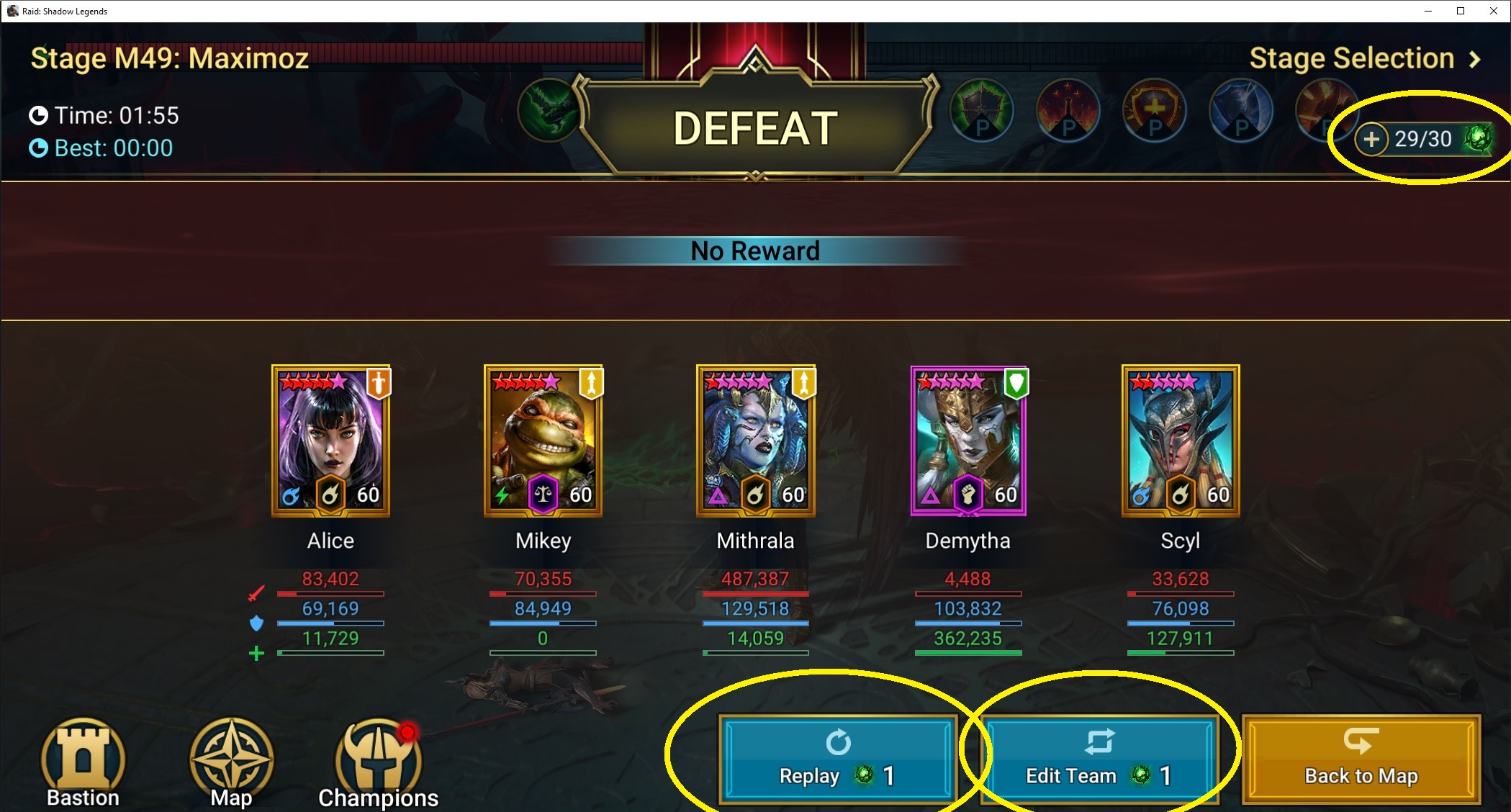Open the Champions collection
Image resolution: width=1511 pixels, height=812 pixels.
pyautogui.click(x=378, y=764)
